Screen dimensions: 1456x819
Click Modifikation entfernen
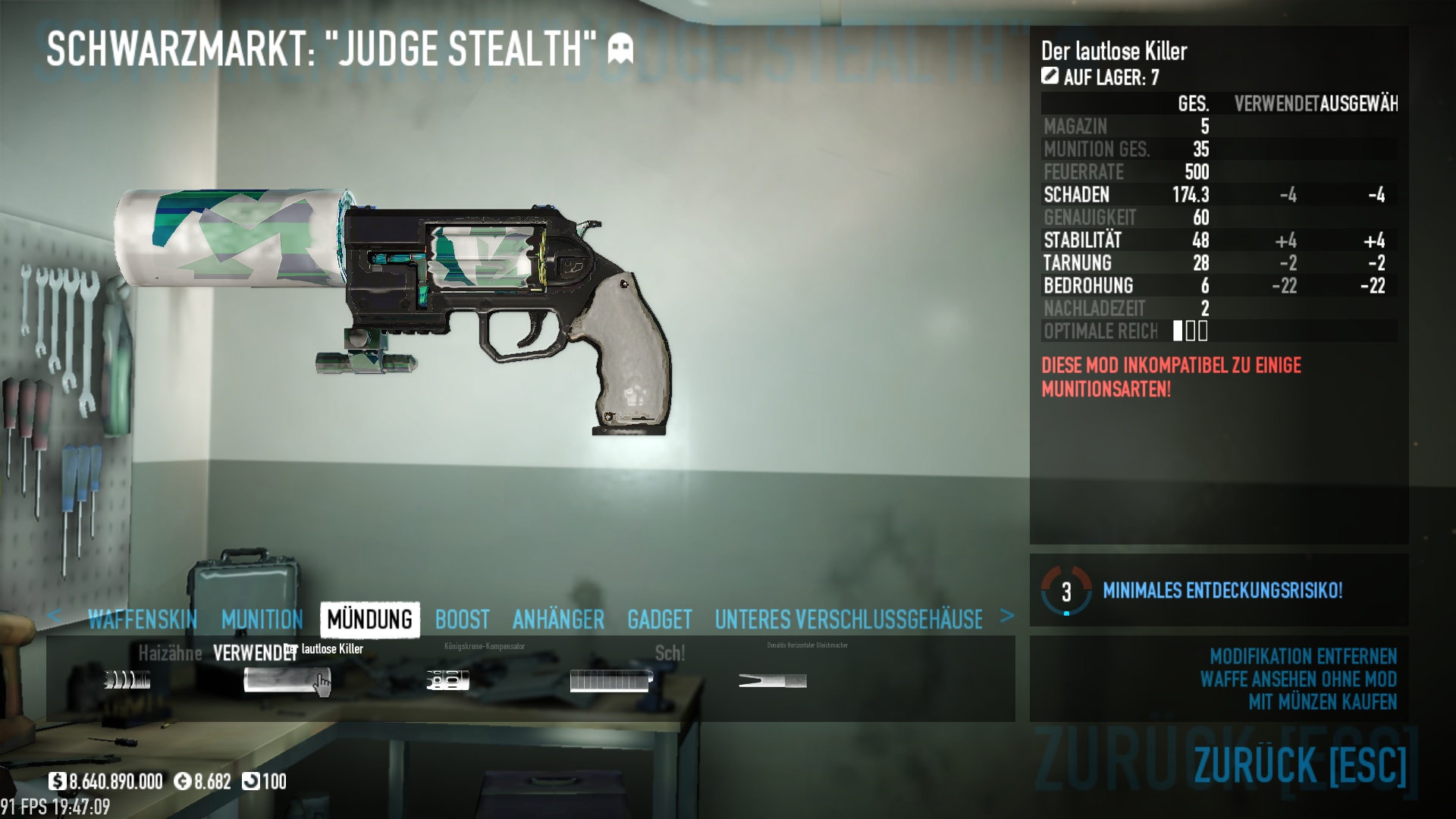point(1302,656)
